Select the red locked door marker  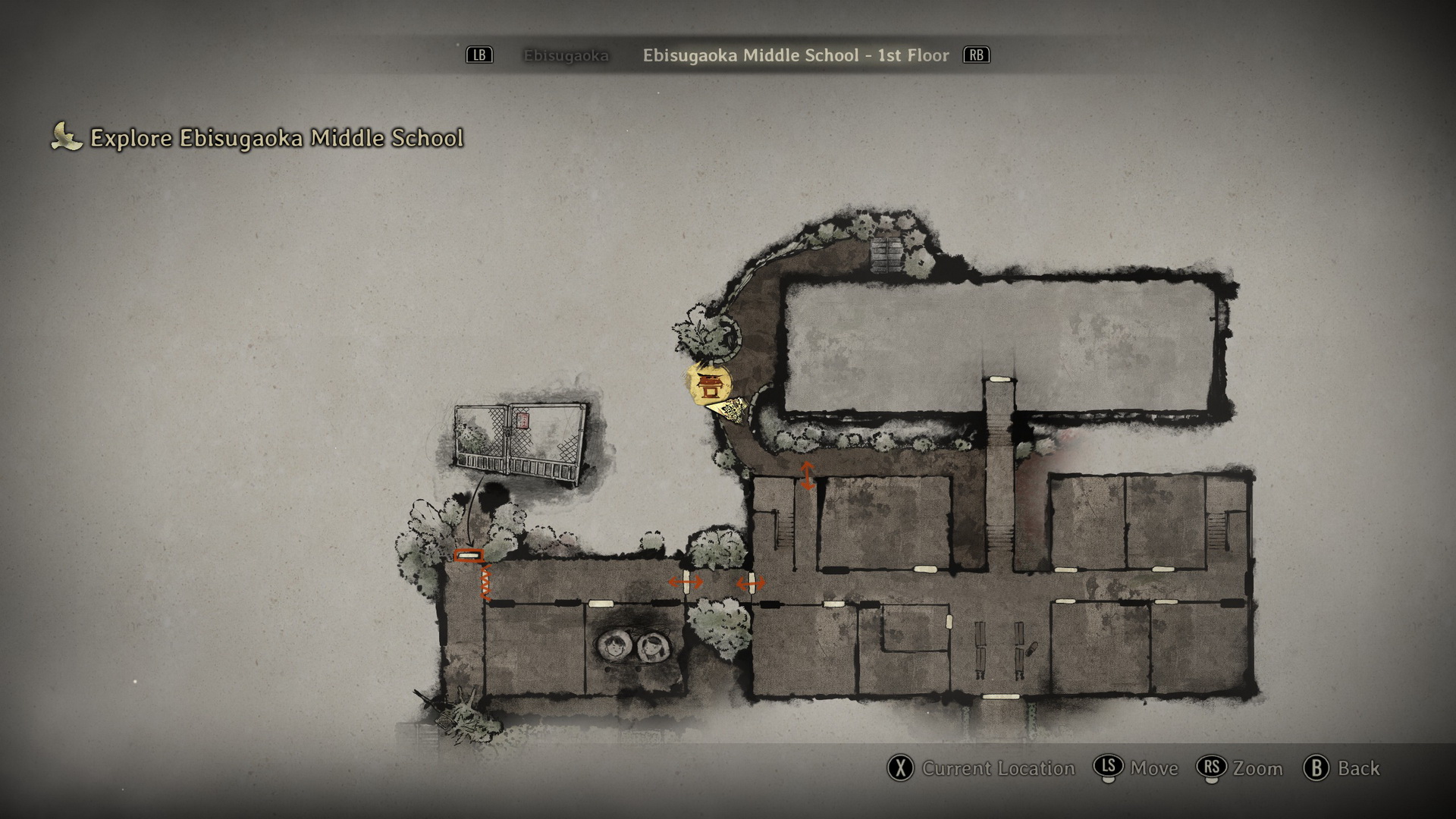pyautogui.click(x=469, y=556)
